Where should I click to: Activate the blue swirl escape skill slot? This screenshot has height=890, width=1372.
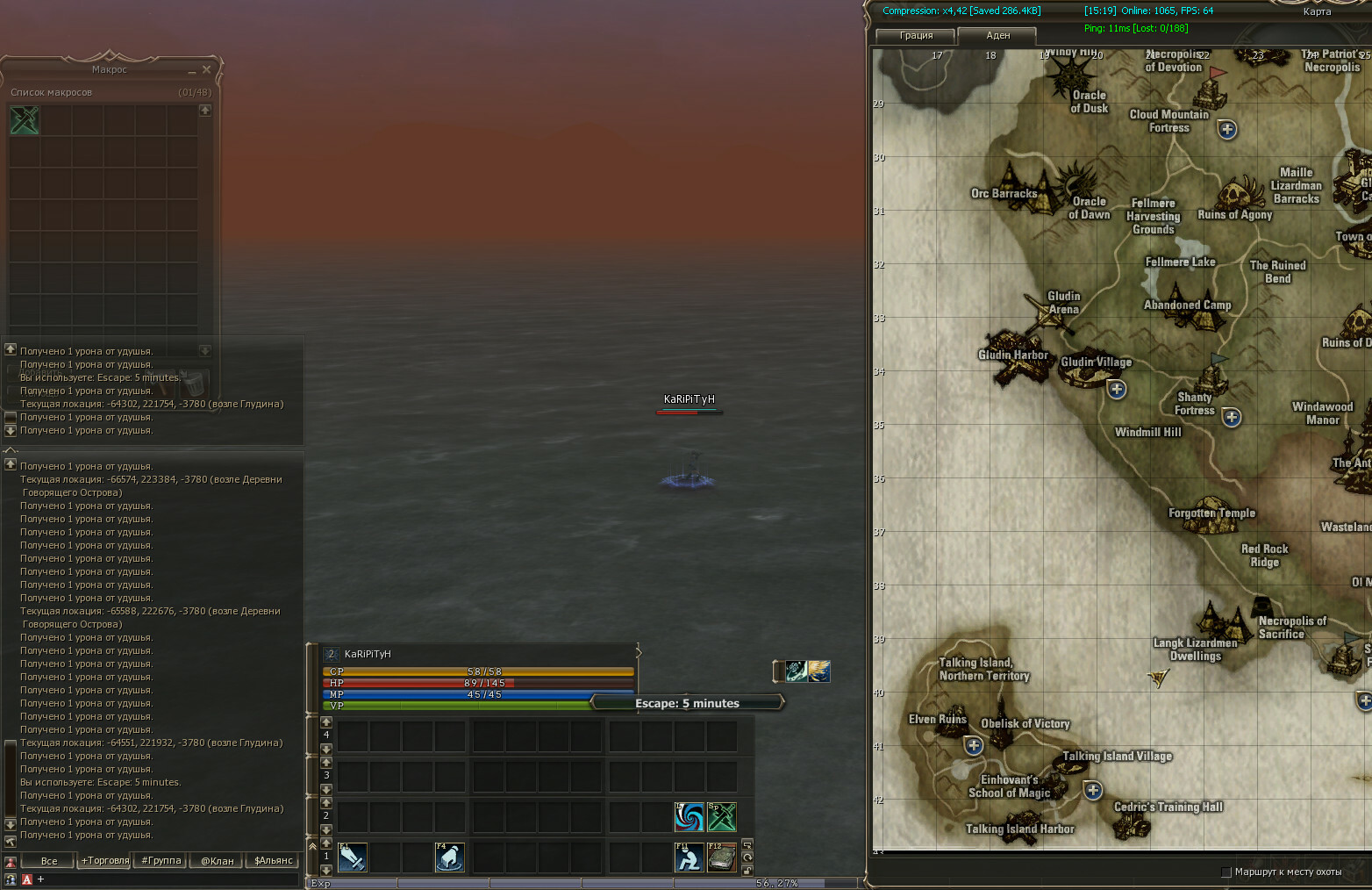tap(689, 817)
